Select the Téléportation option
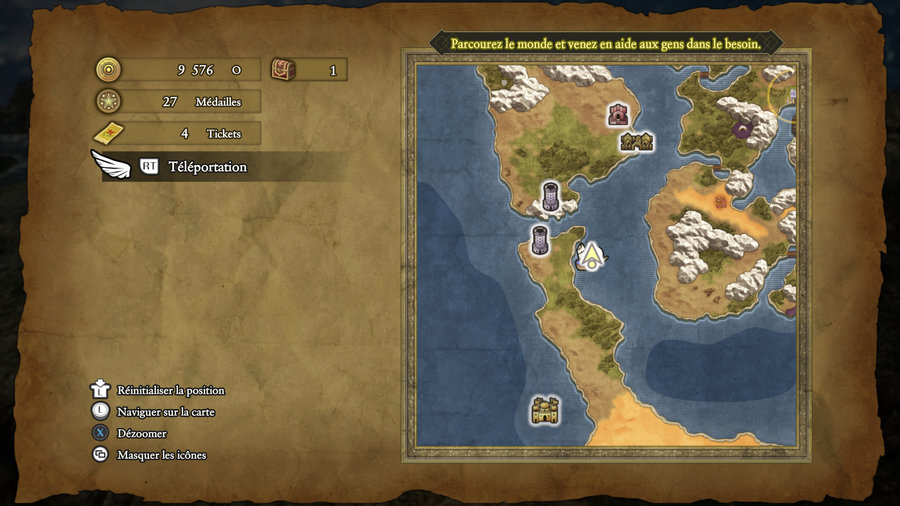The width and height of the screenshot is (900, 506). pyautogui.click(x=206, y=167)
